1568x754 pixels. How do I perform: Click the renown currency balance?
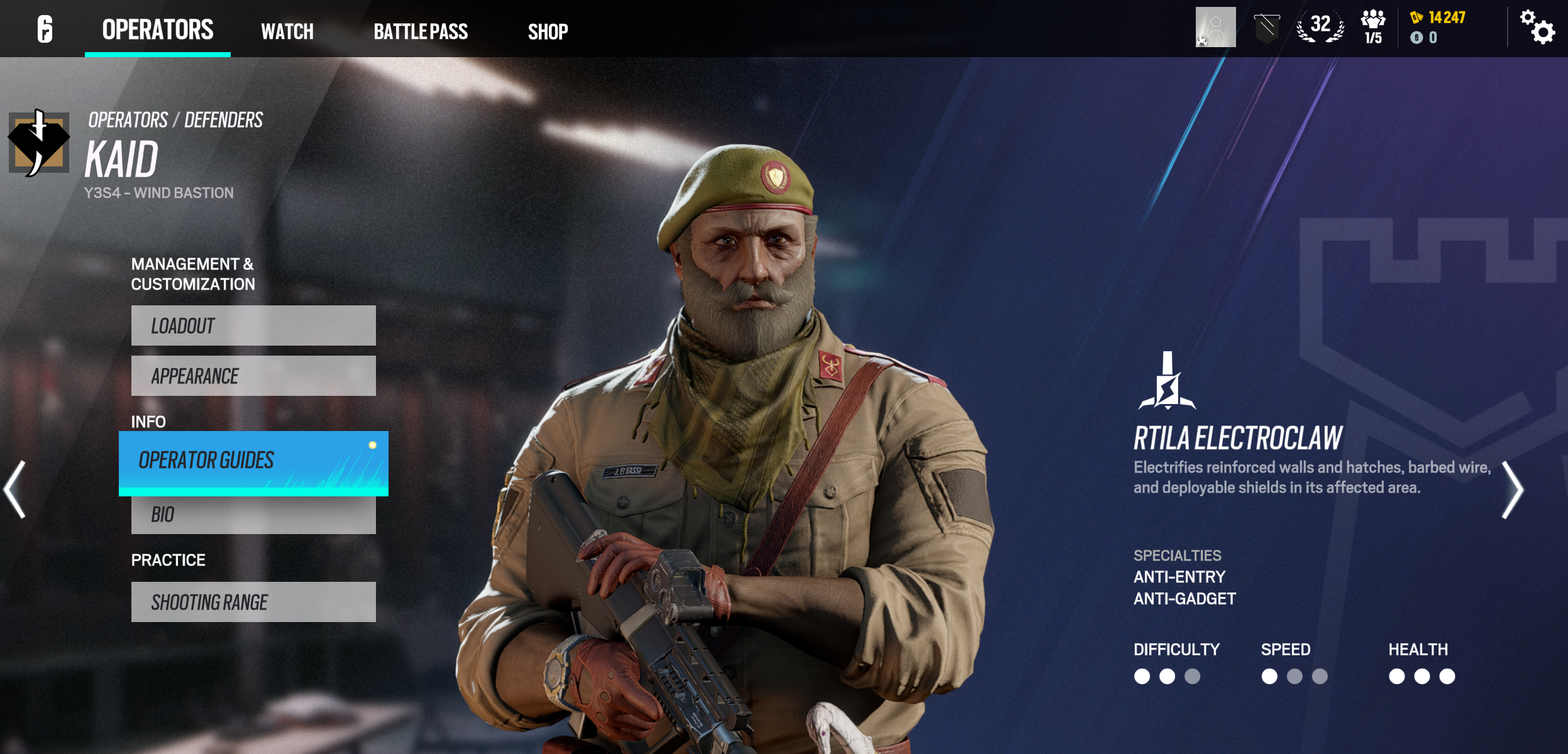pos(1439,18)
